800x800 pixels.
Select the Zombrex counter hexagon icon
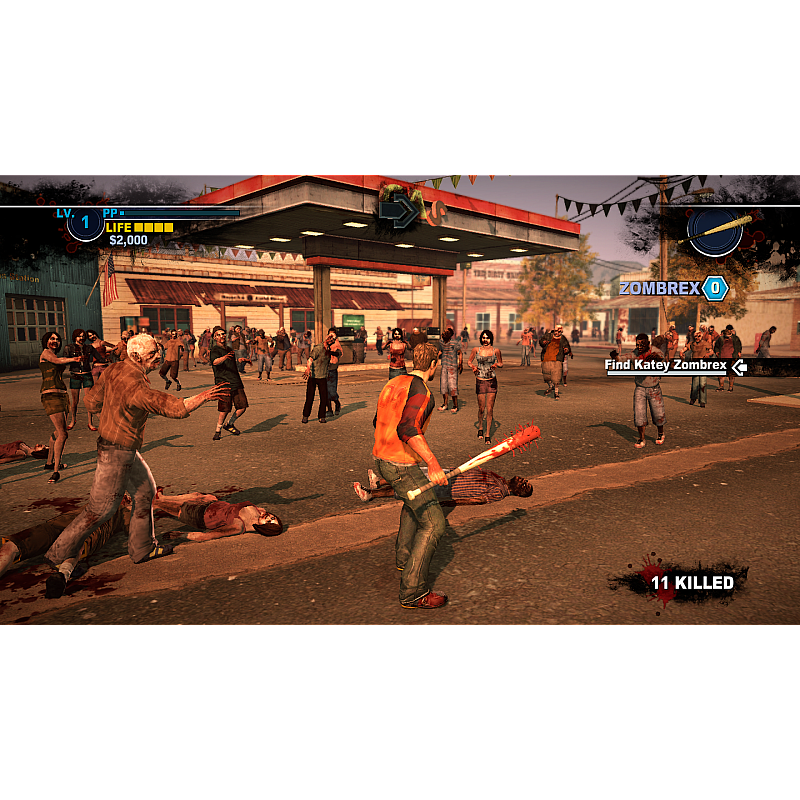[714, 288]
